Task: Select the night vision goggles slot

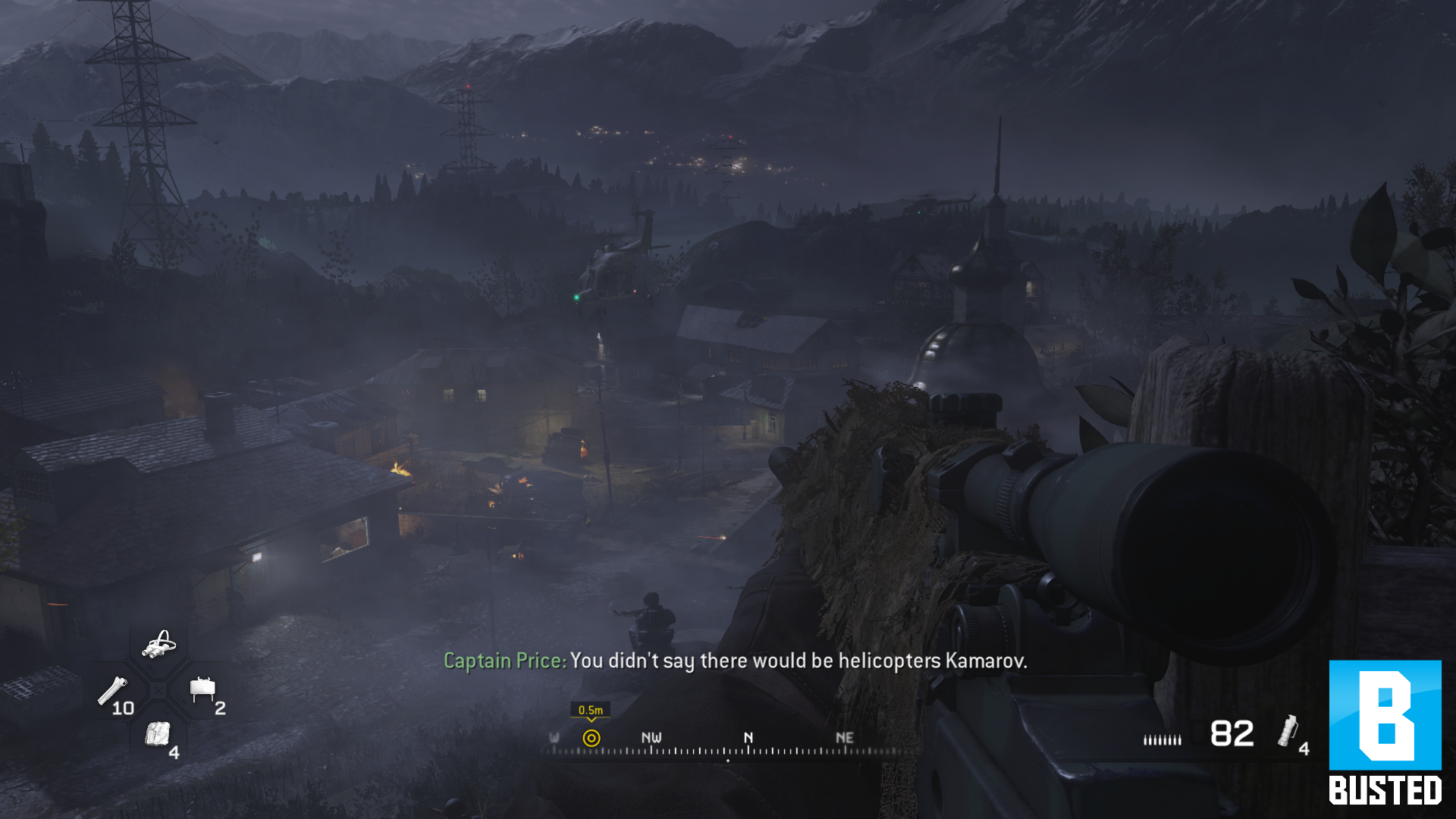Action: 158,645
